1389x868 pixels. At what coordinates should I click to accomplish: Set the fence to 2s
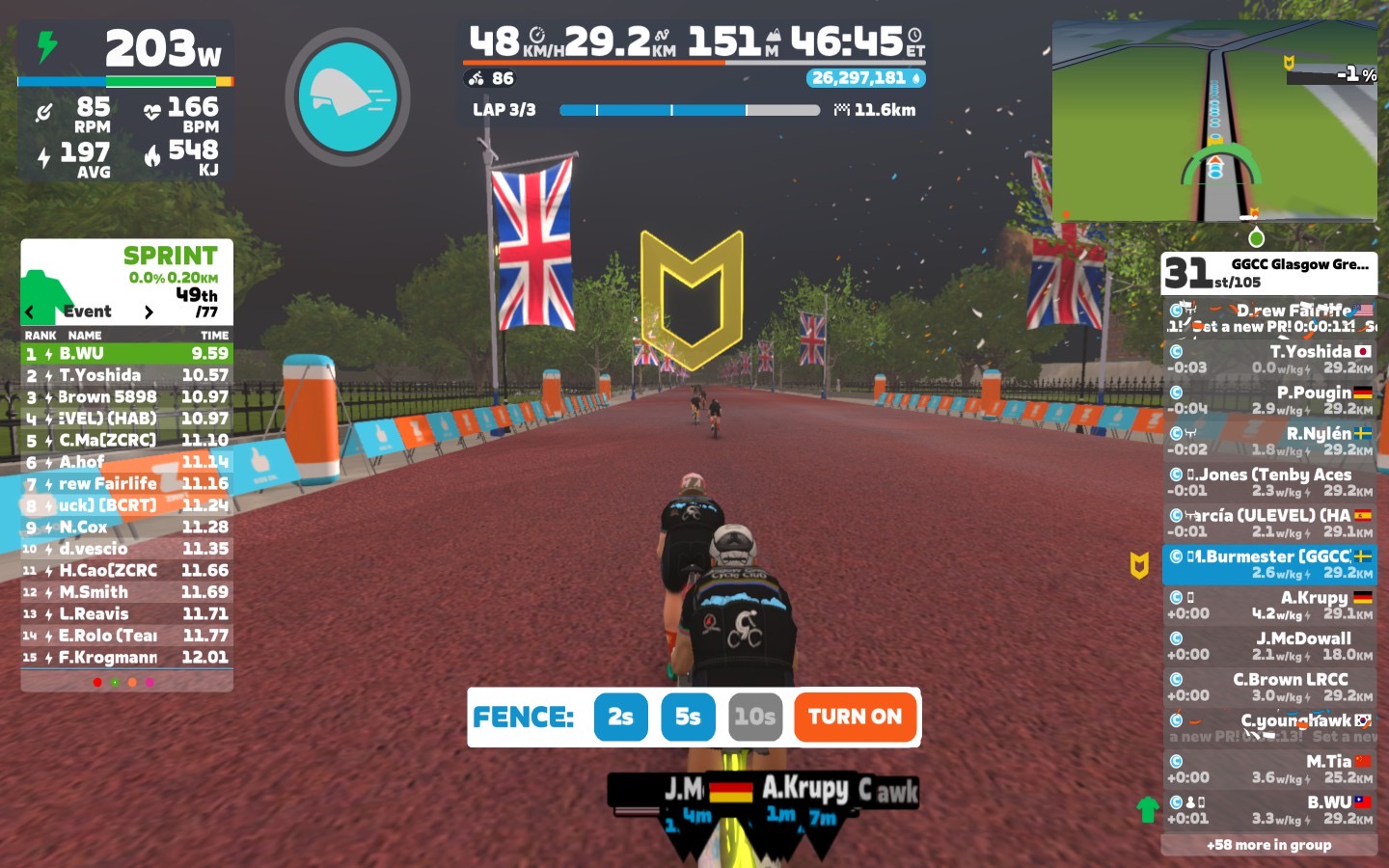620,717
